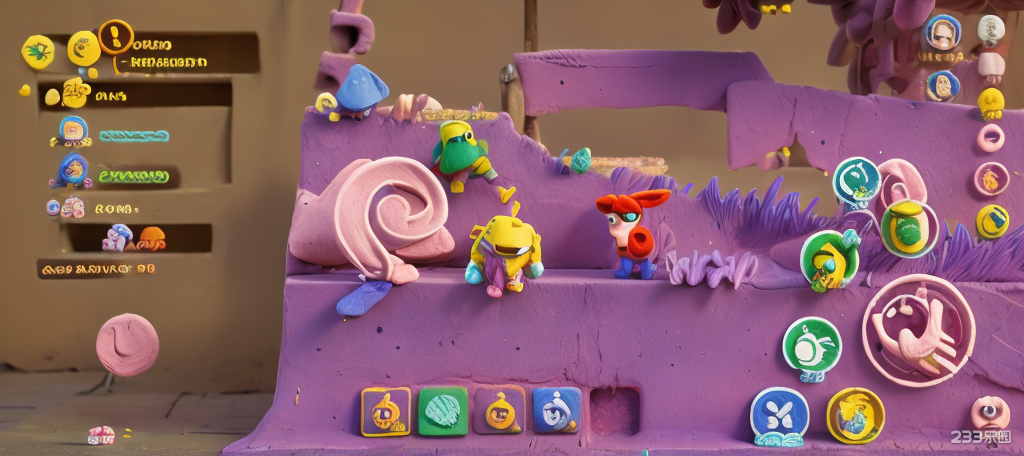Activate the yellow round skill button

click(855, 415)
